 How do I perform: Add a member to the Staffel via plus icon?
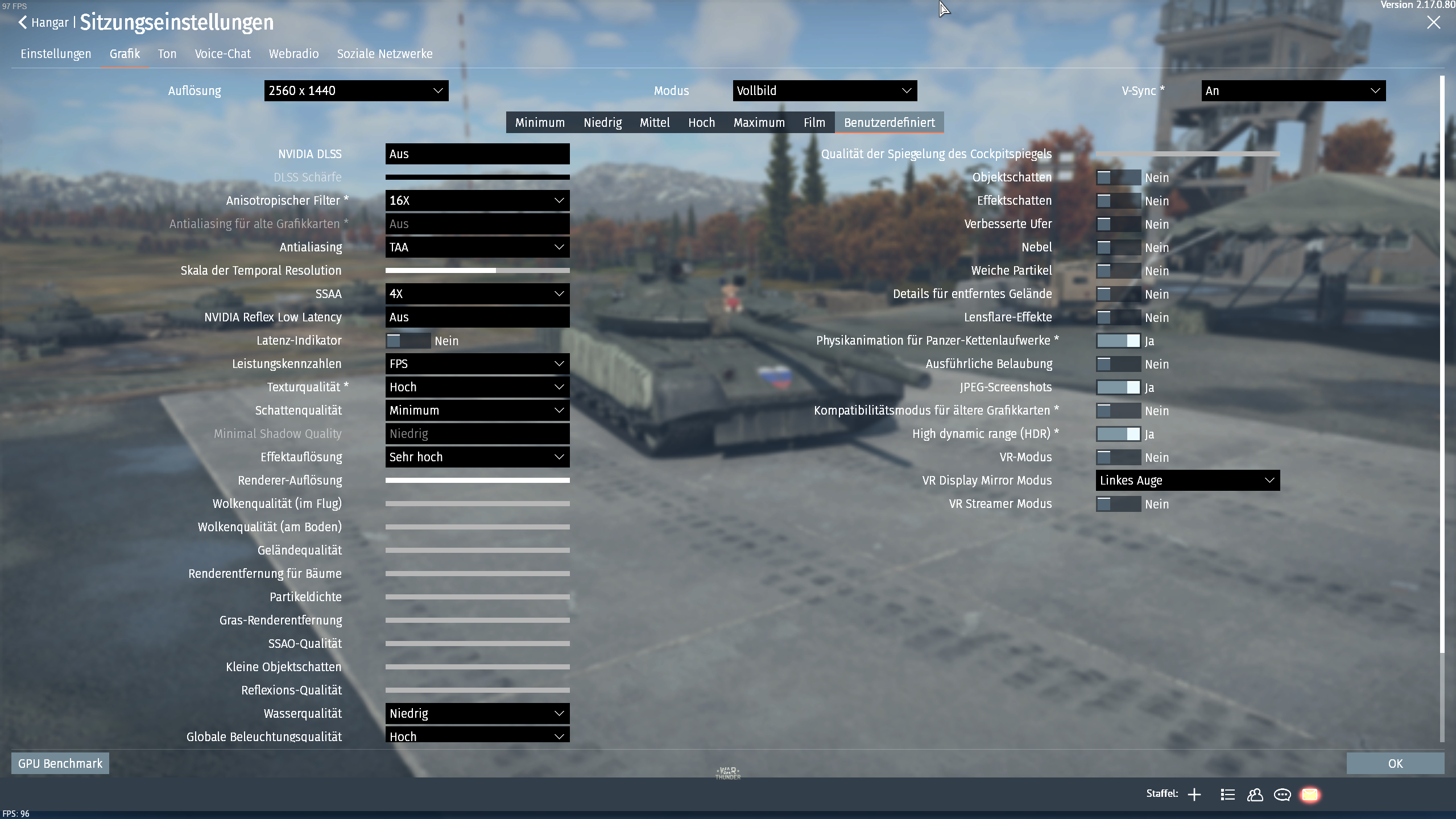point(1194,794)
